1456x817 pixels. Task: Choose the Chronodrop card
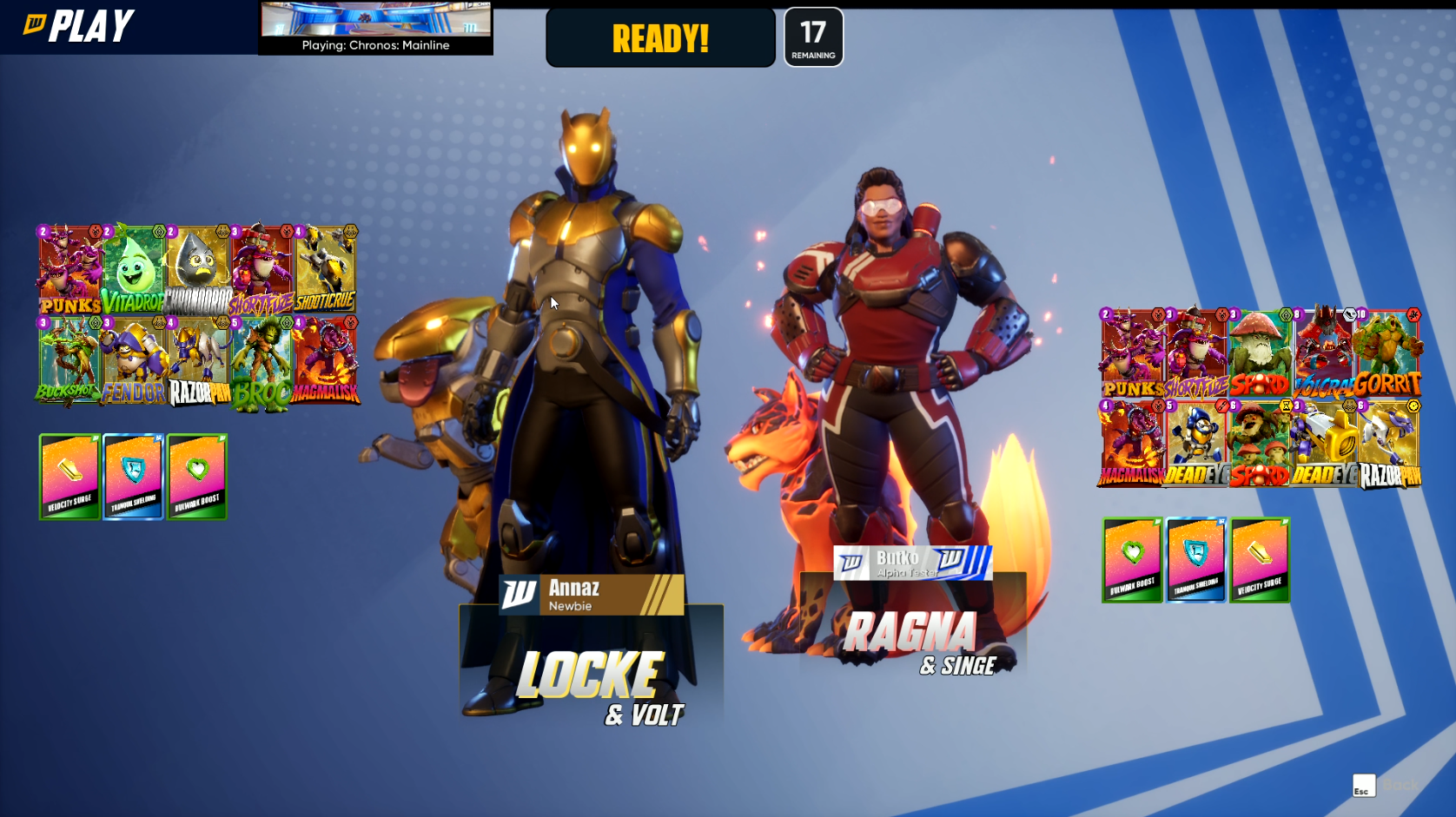(x=198, y=270)
